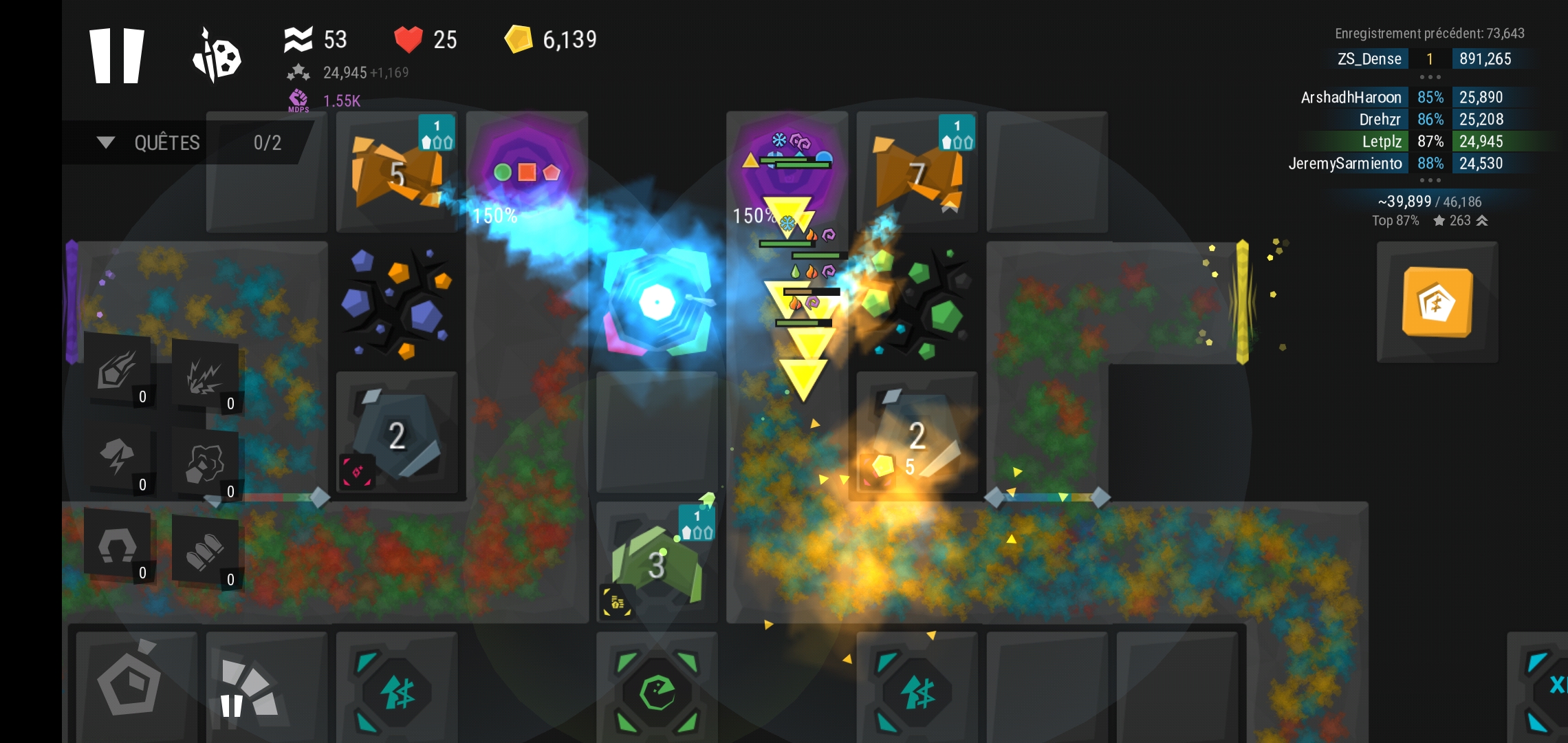Image resolution: width=1568 pixels, height=743 pixels.
Task: Select the orange tower numbered 5
Action: coord(397,173)
